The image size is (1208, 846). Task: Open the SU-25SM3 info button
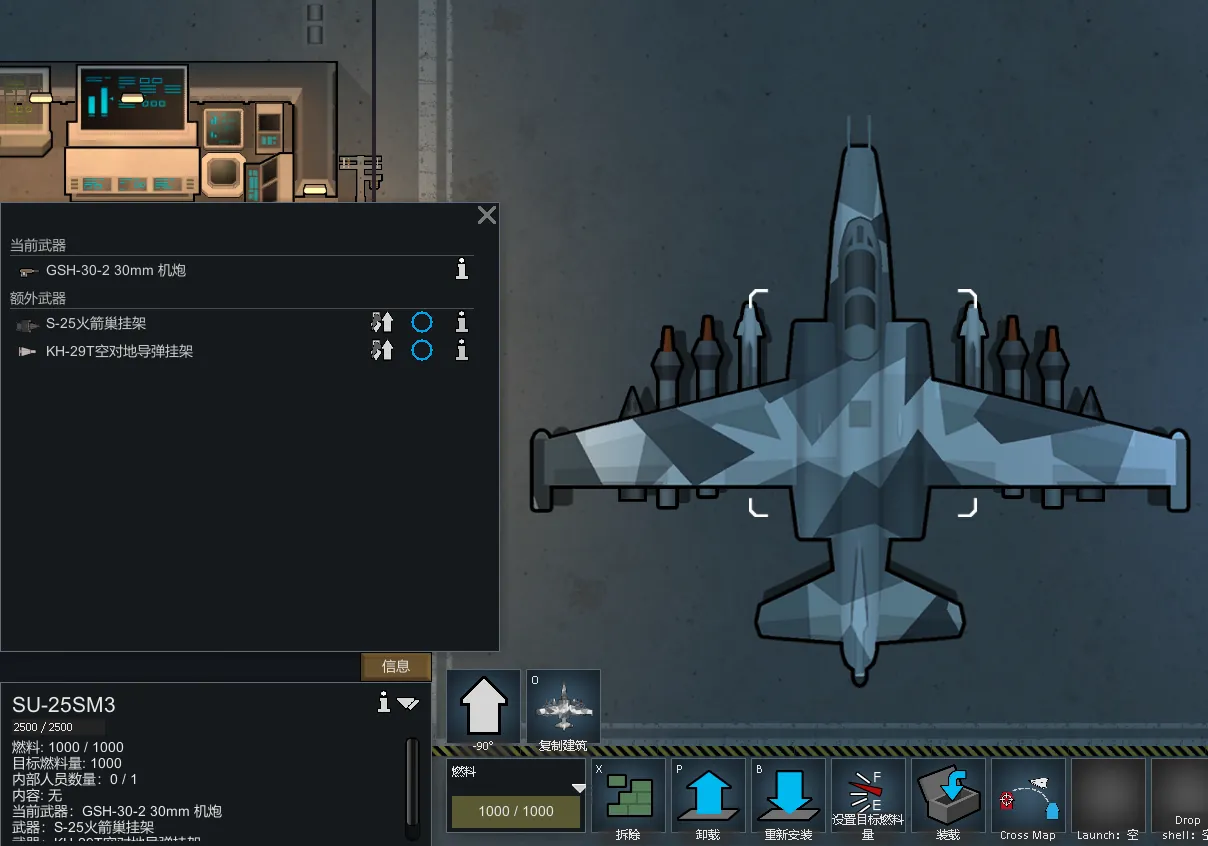point(383,703)
